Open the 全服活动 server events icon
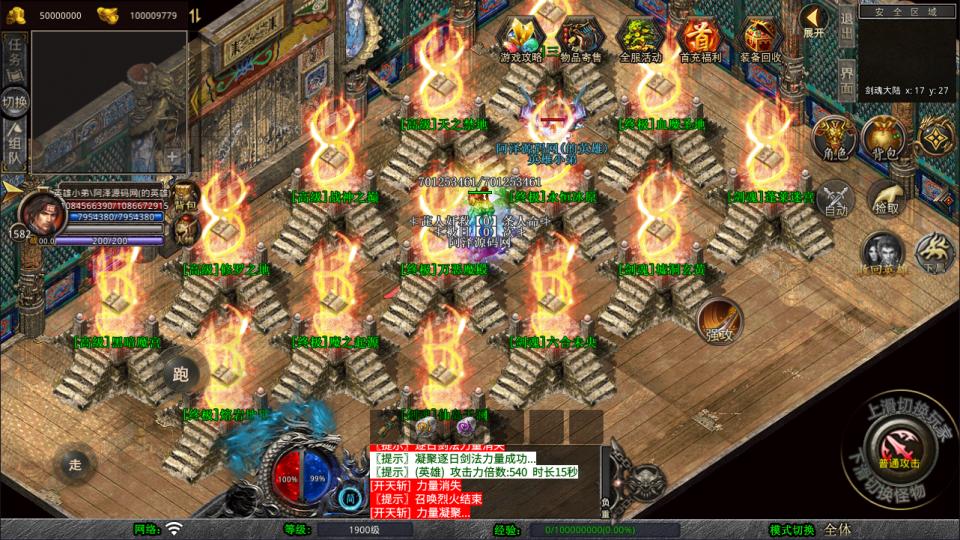The width and height of the screenshot is (960, 540). (641, 38)
